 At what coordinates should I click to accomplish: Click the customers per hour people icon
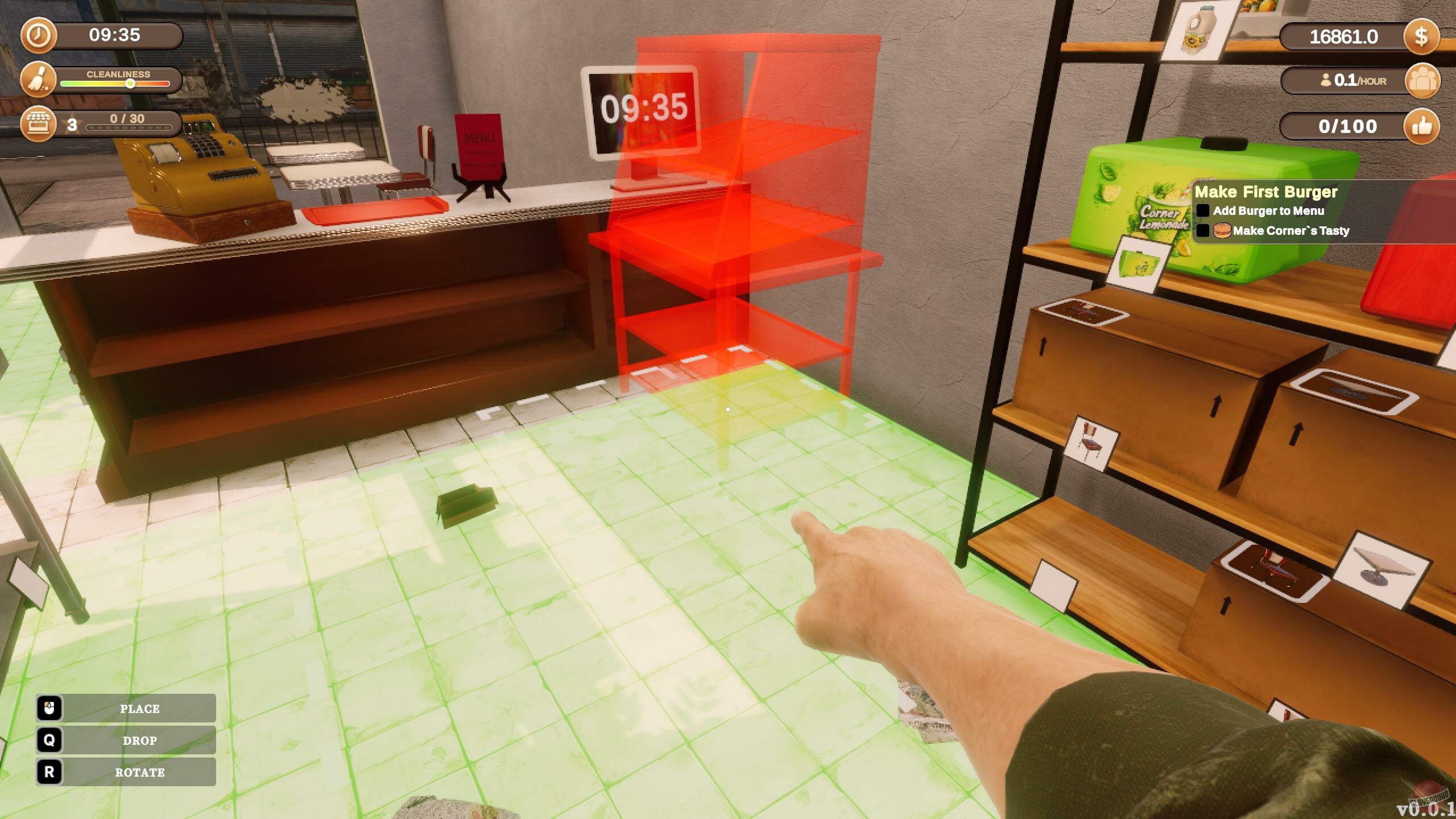[x=1423, y=81]
